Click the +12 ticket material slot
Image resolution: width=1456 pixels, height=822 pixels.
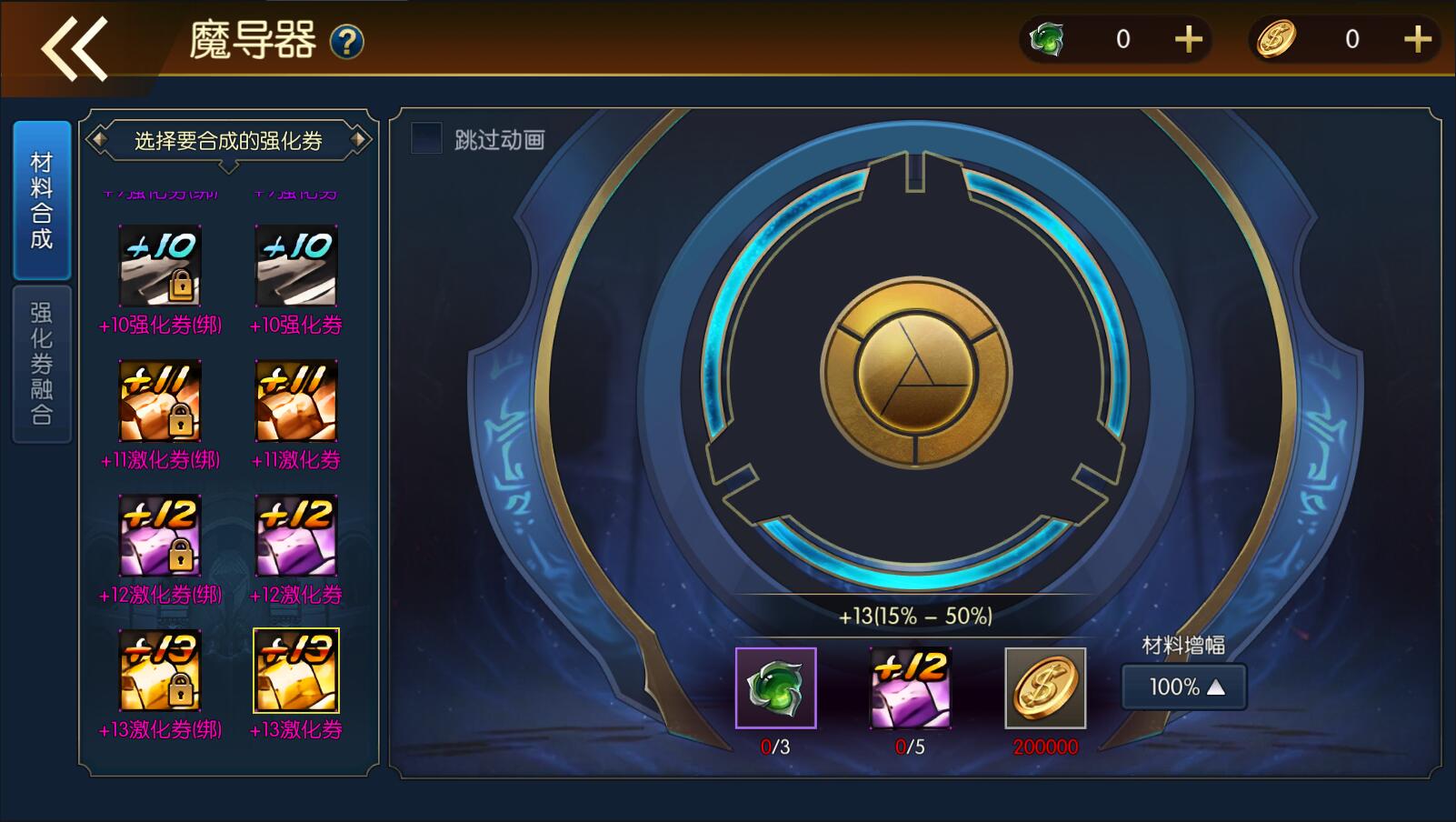coord(910,688)
